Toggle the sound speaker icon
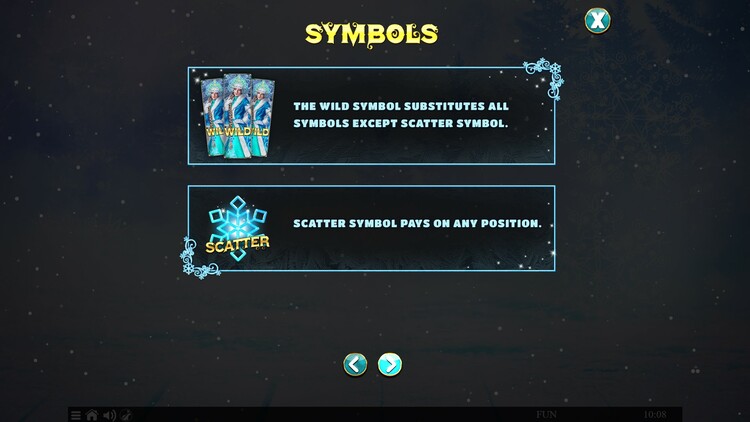The image size is (750, 422). point(109,415)
